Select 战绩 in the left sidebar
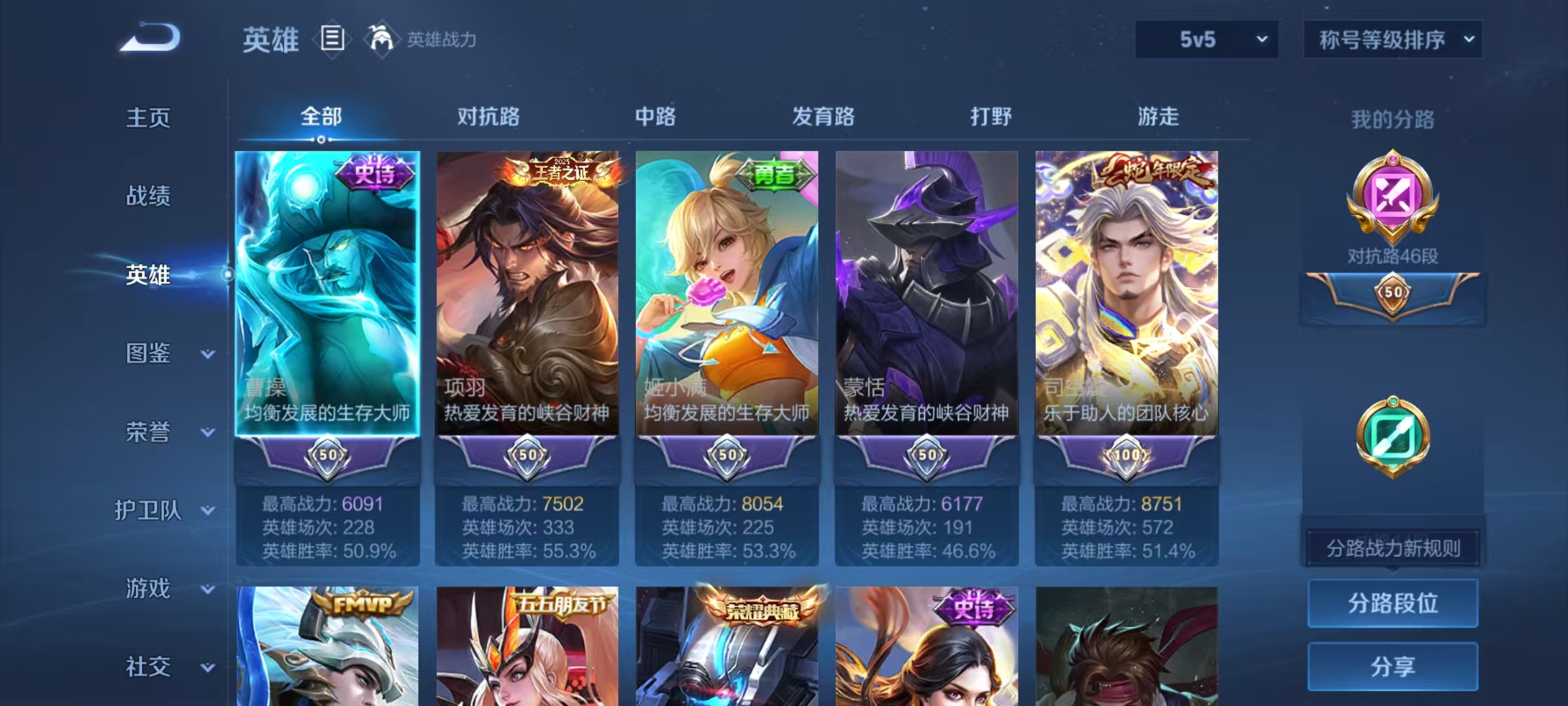This screenshot has width=1568, height=706. (x=149, y=196)
